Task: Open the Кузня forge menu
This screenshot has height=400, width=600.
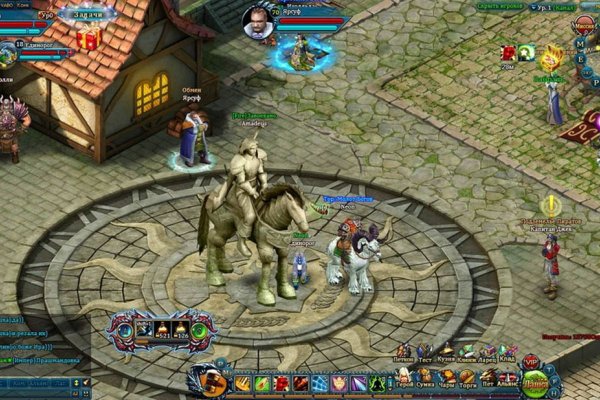Action: point(446,352)
